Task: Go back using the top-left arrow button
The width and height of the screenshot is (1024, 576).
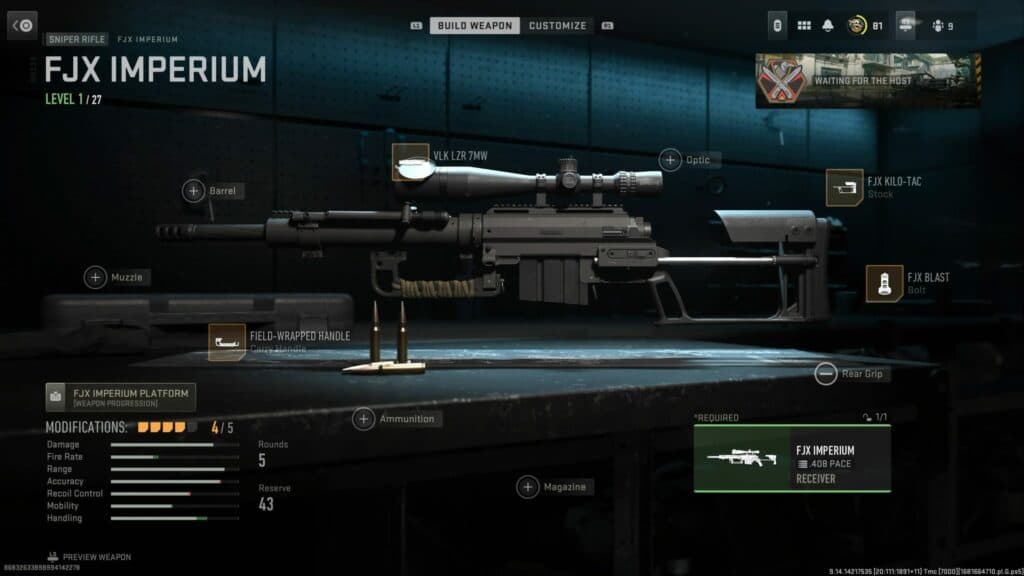Action: (22, 25)
